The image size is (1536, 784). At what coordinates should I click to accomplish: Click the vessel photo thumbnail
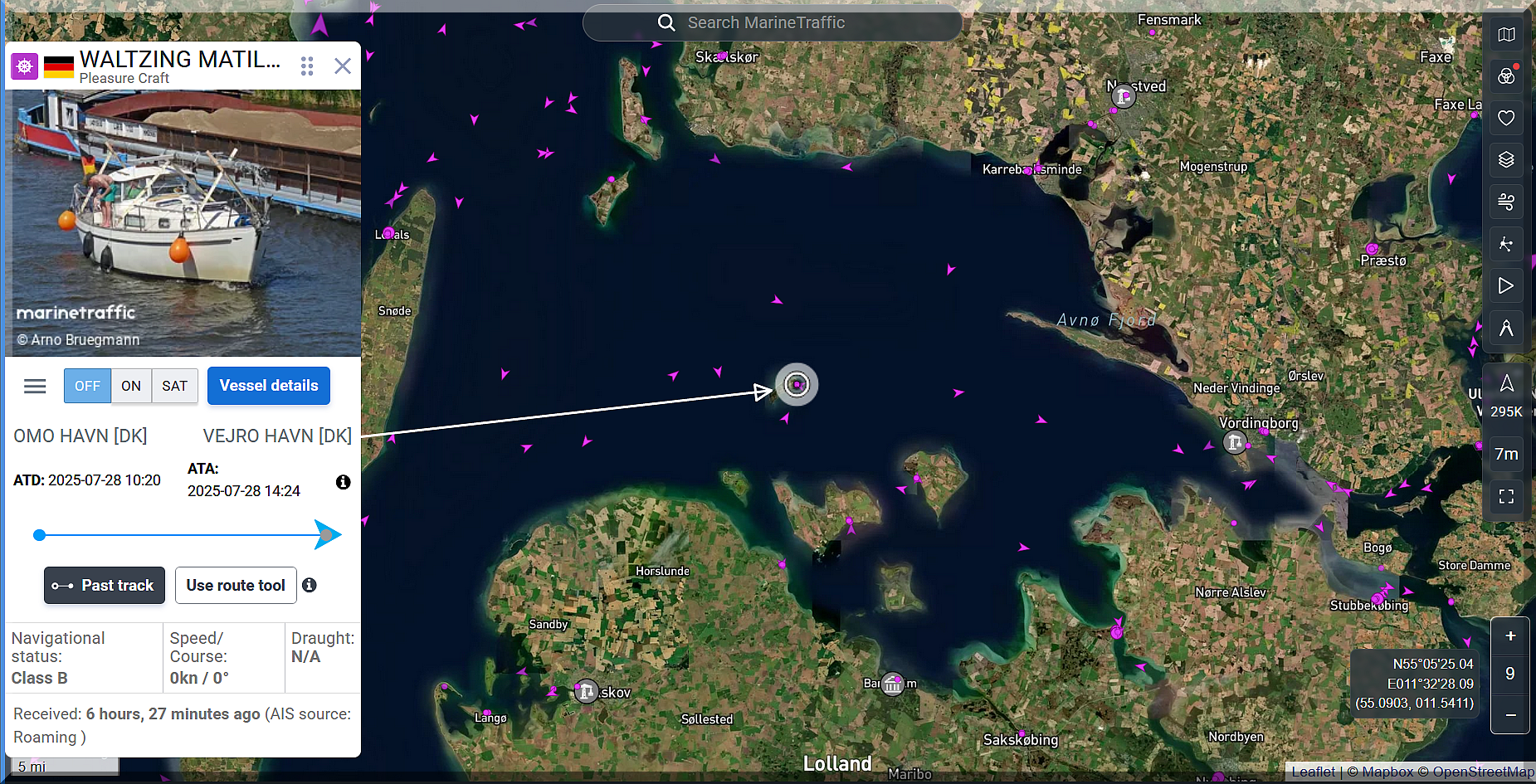pyautogui.click(x=183, y=222)
